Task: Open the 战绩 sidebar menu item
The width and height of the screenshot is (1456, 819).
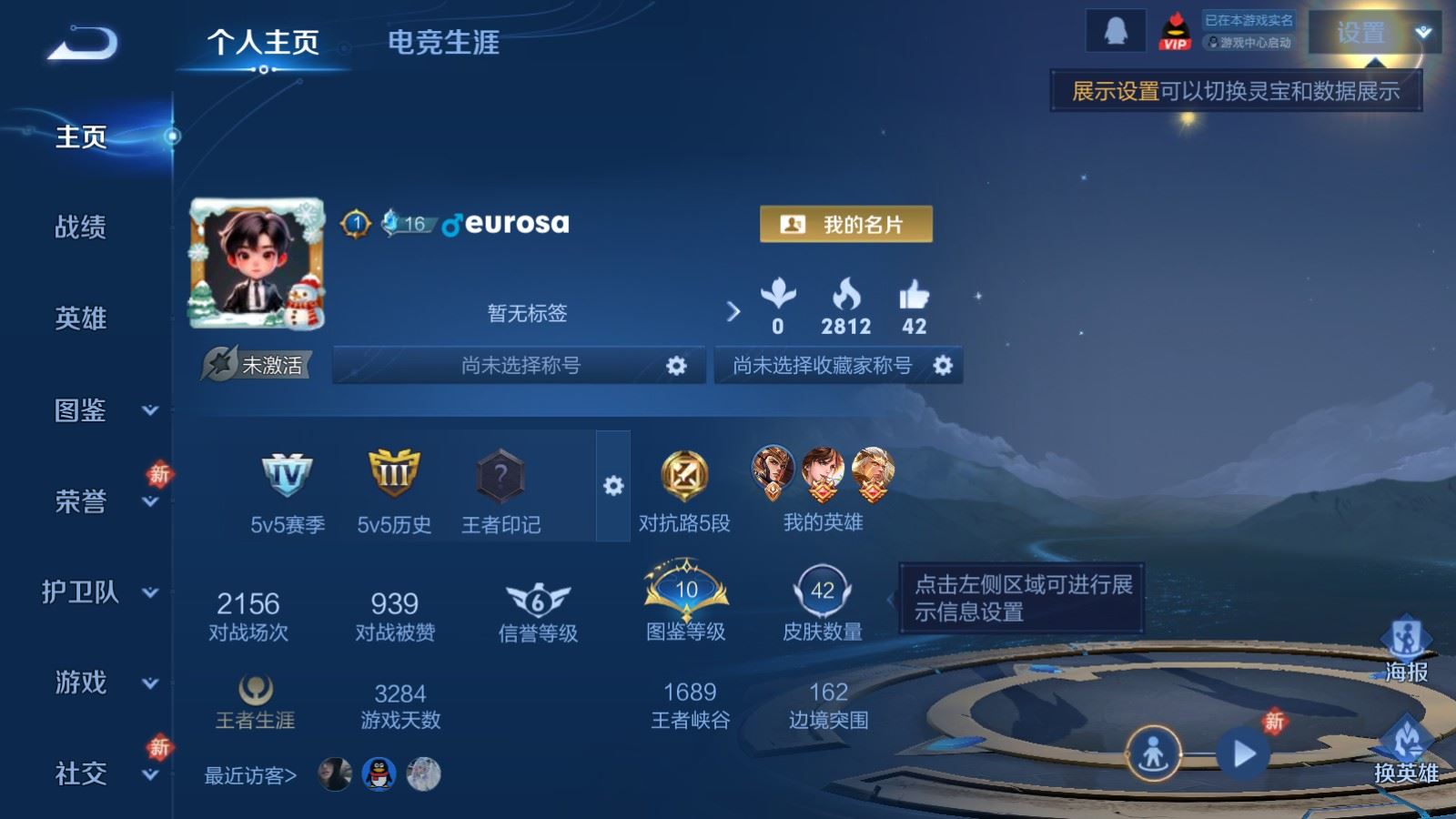Action: click(80, 227)
